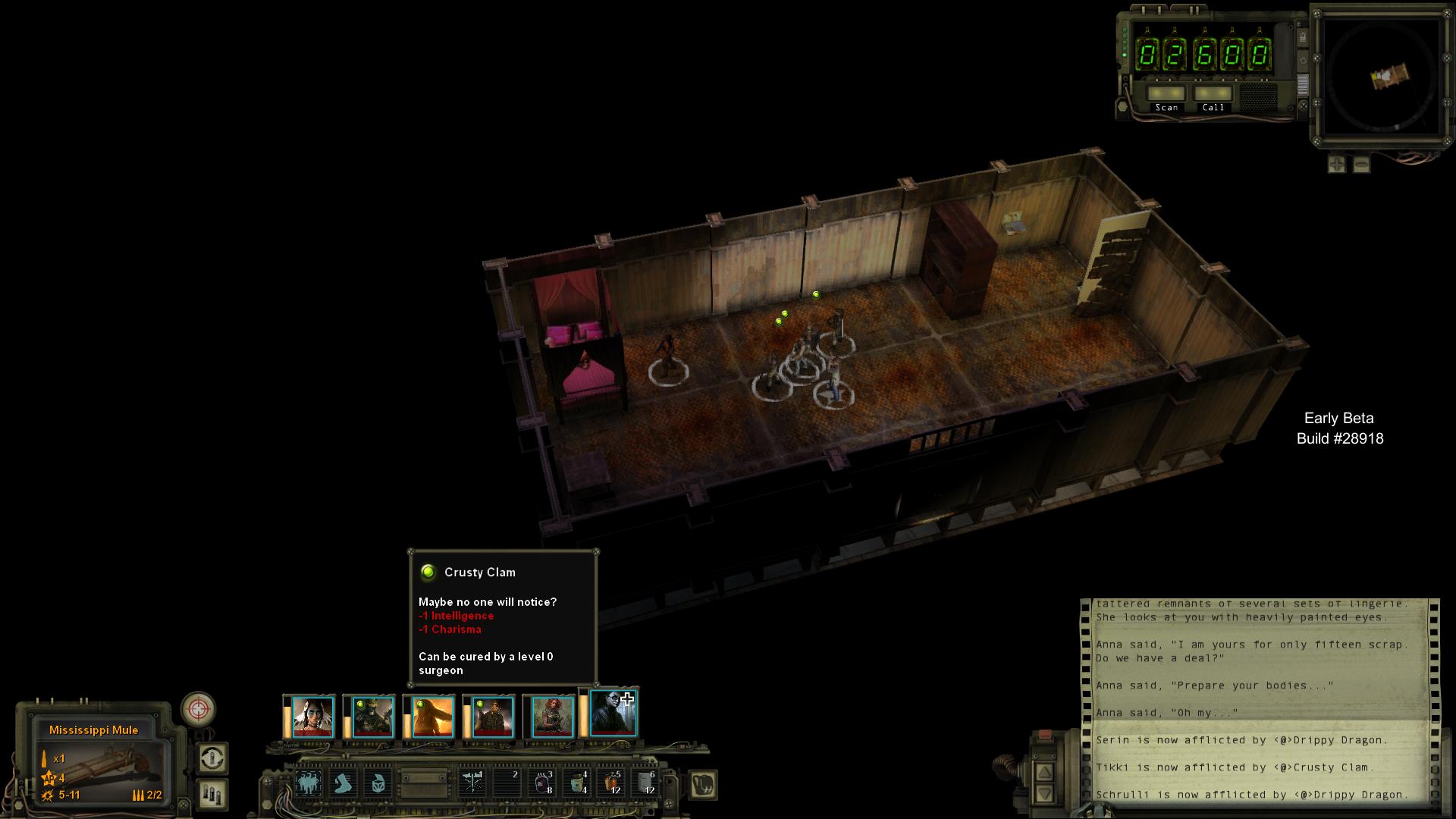Select the feather-headdress woman portrait

click(312, 717)
